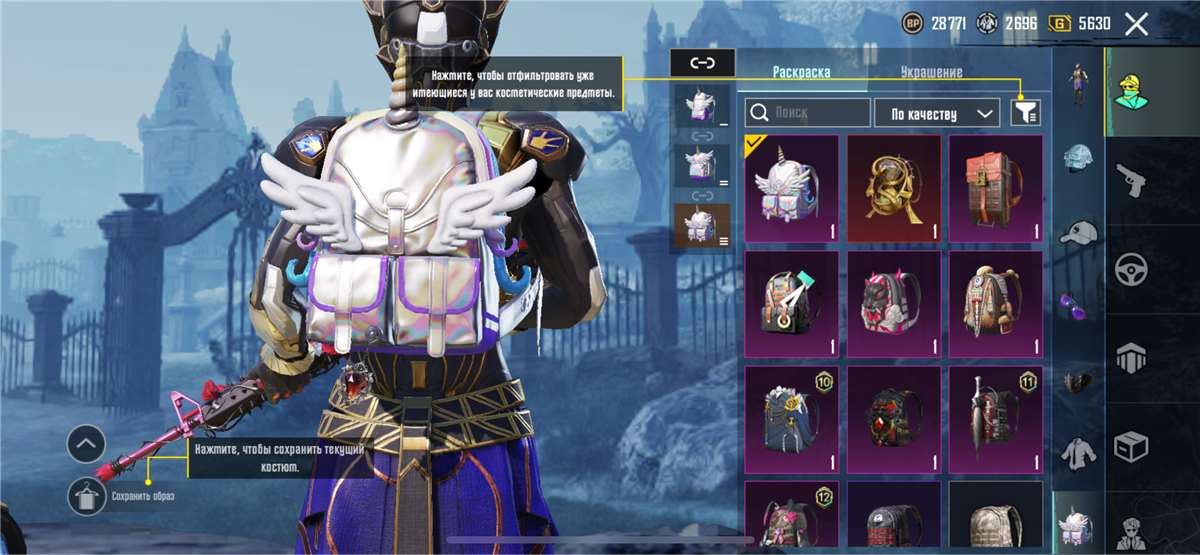This screenshot has width=1200, height=555.
Task: Save the current outfit with Сохранить образ
Action: (x=87, y=496)
